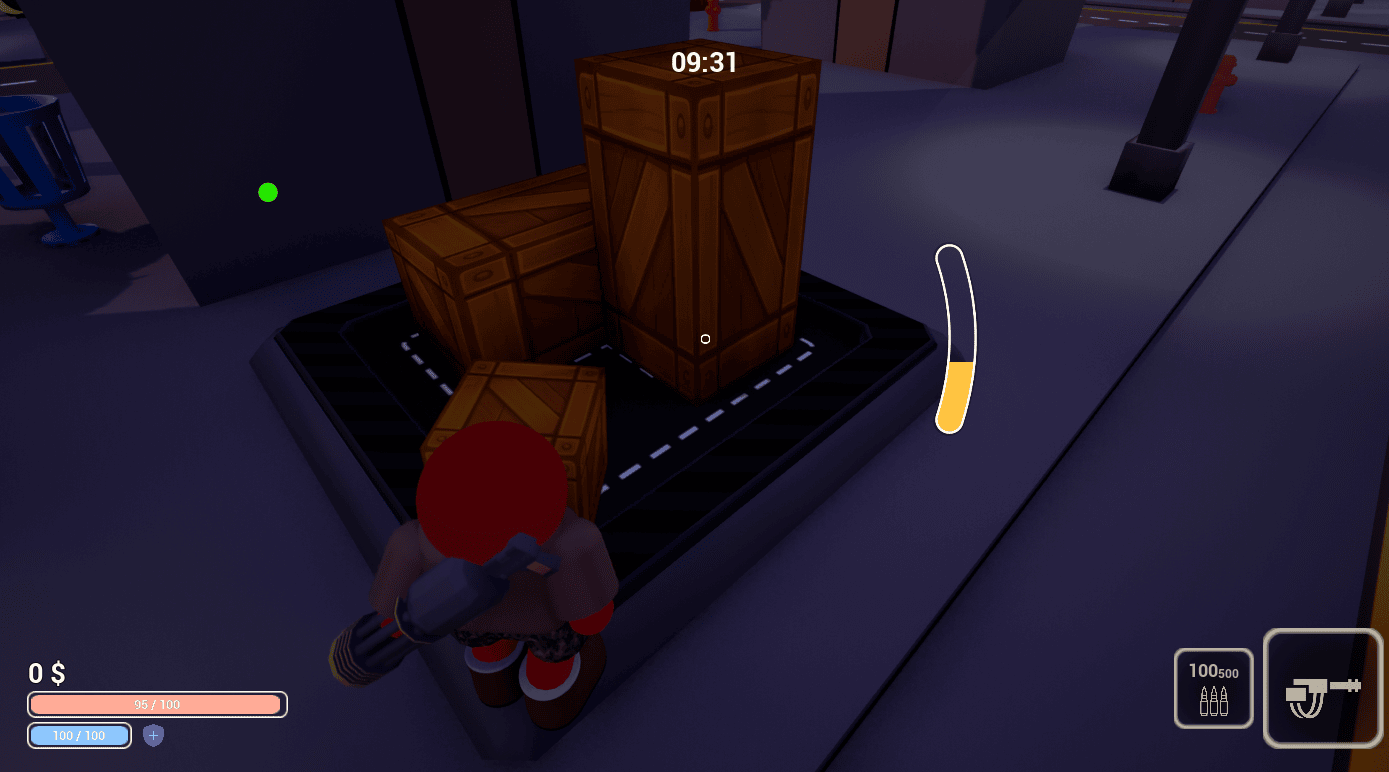Viewport: 1389px width, 772px height.
Task: Click the match timer showing 09:31
Action: [x=703, y=62]
